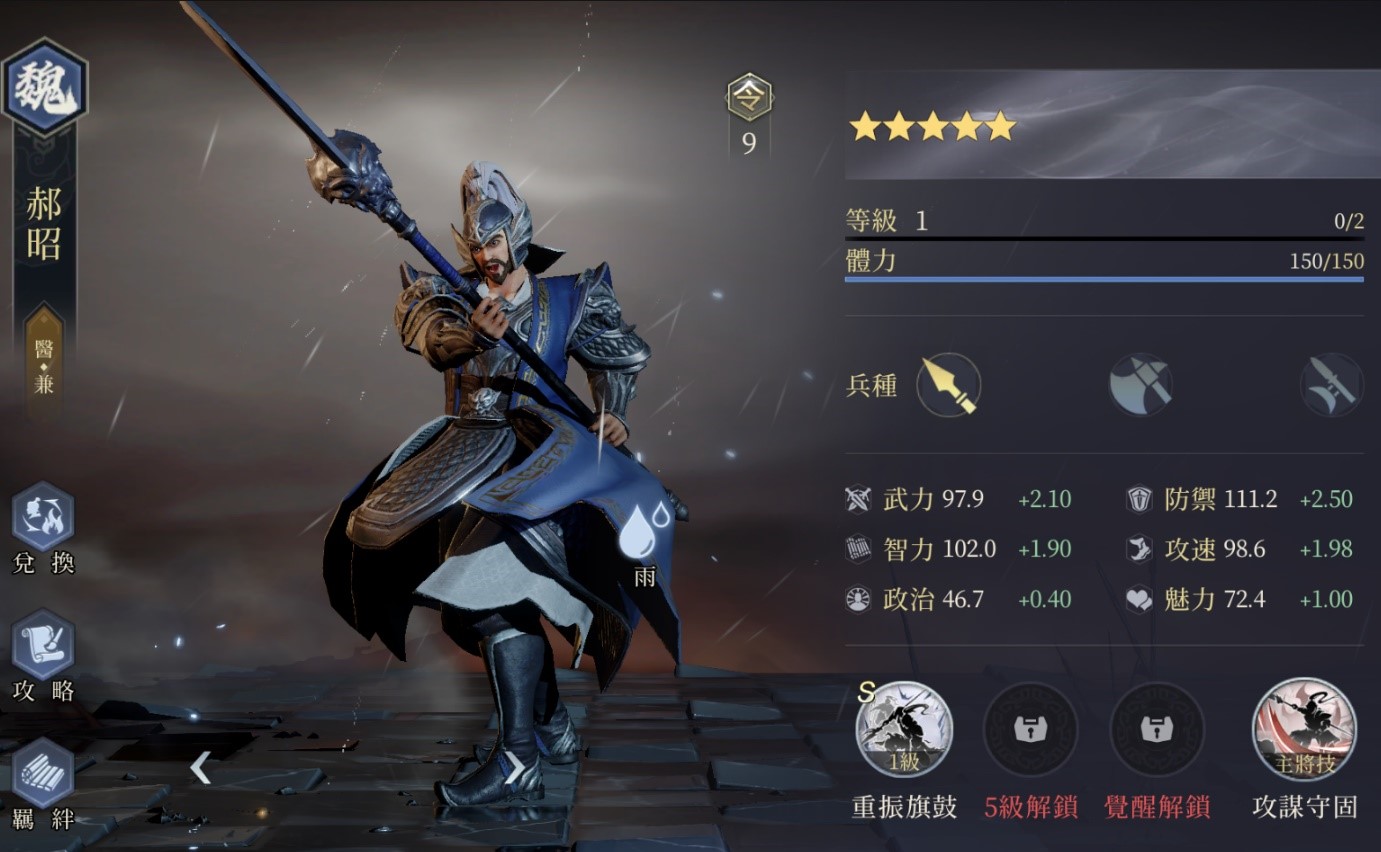
Task: Select the 重振旗鼓 skill icon
Action: [x=904, y=730]
